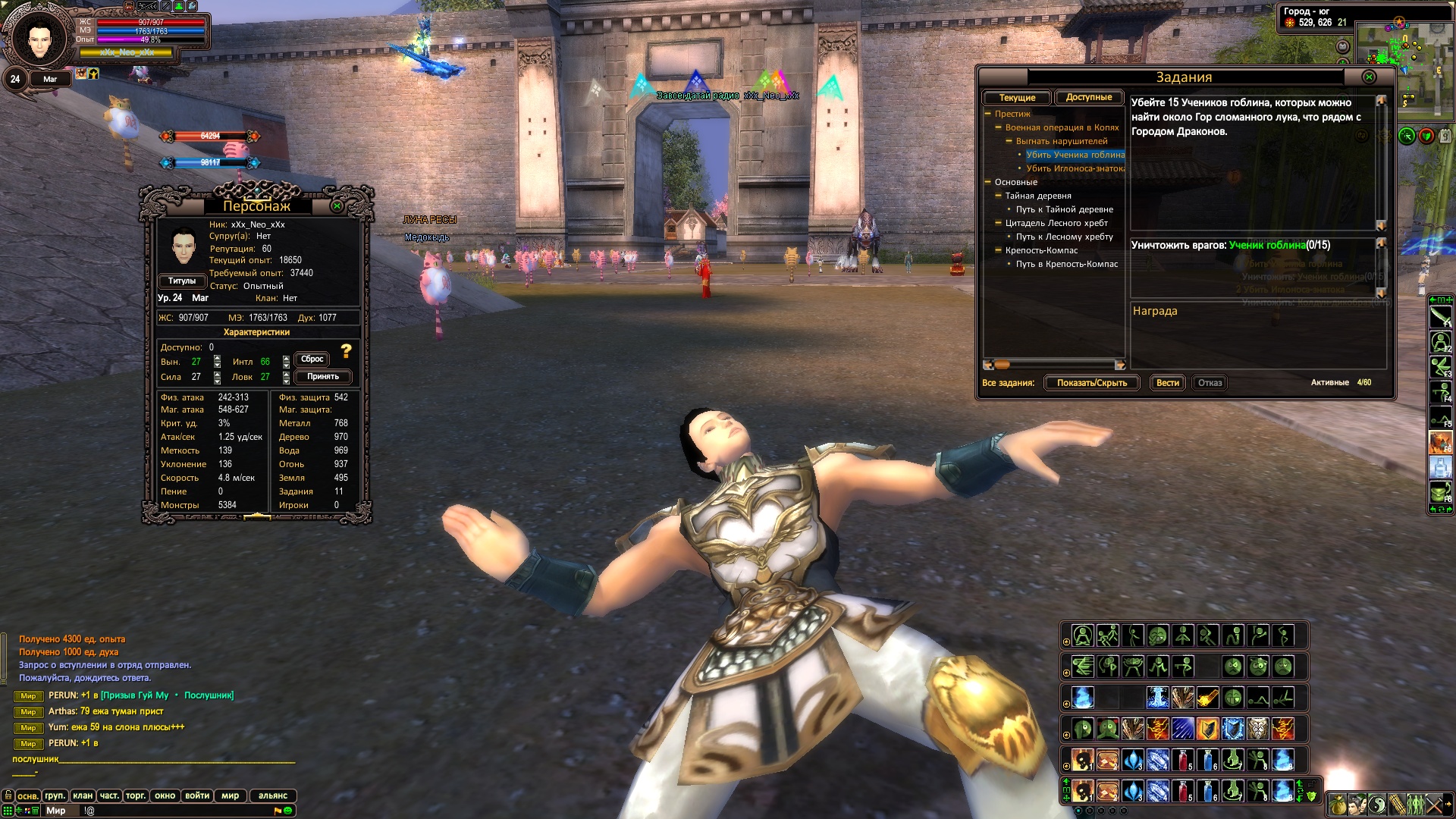Viewport: 1456px width, 819px height.
Task: Click the Вести quest tracking button
Action: click(1167, 383)
